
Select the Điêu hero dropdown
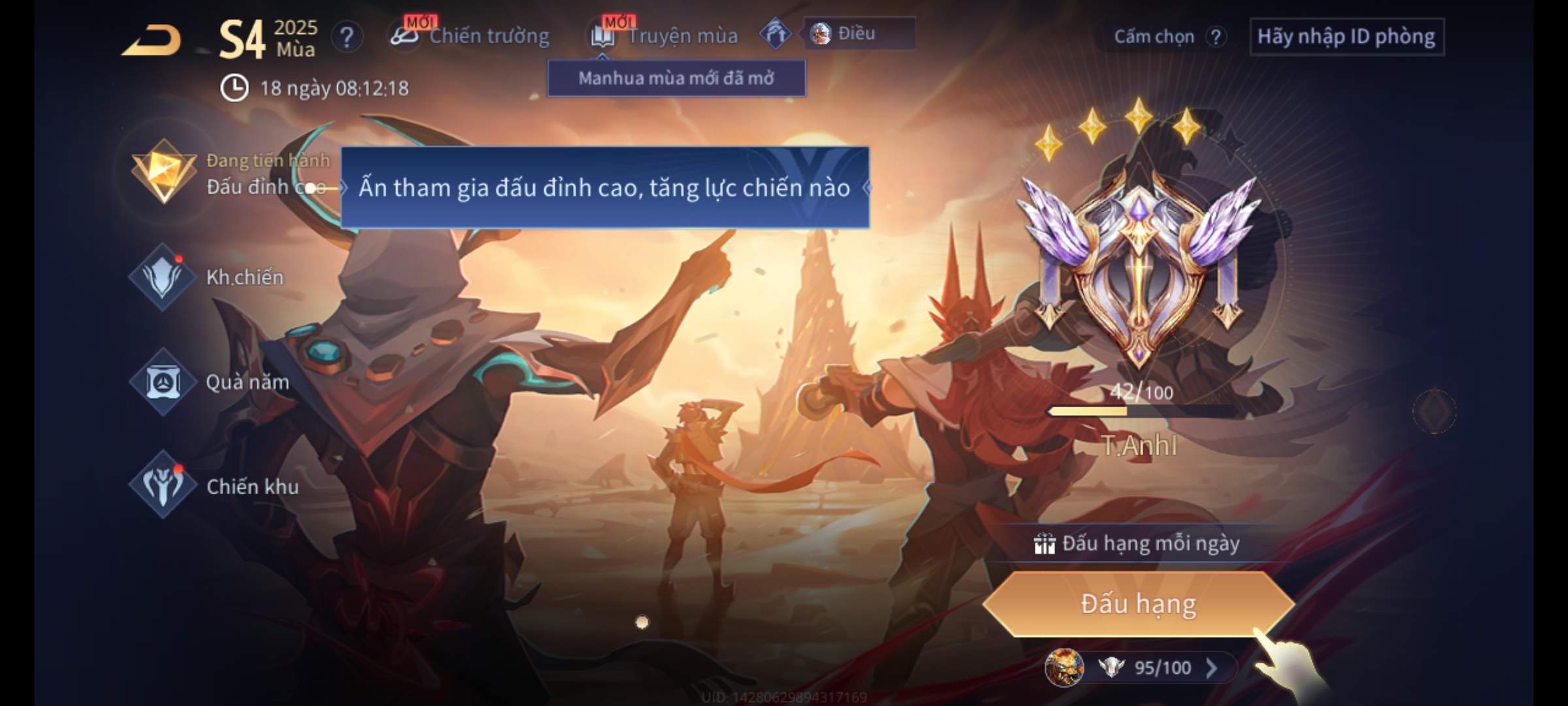coord(858,34)
